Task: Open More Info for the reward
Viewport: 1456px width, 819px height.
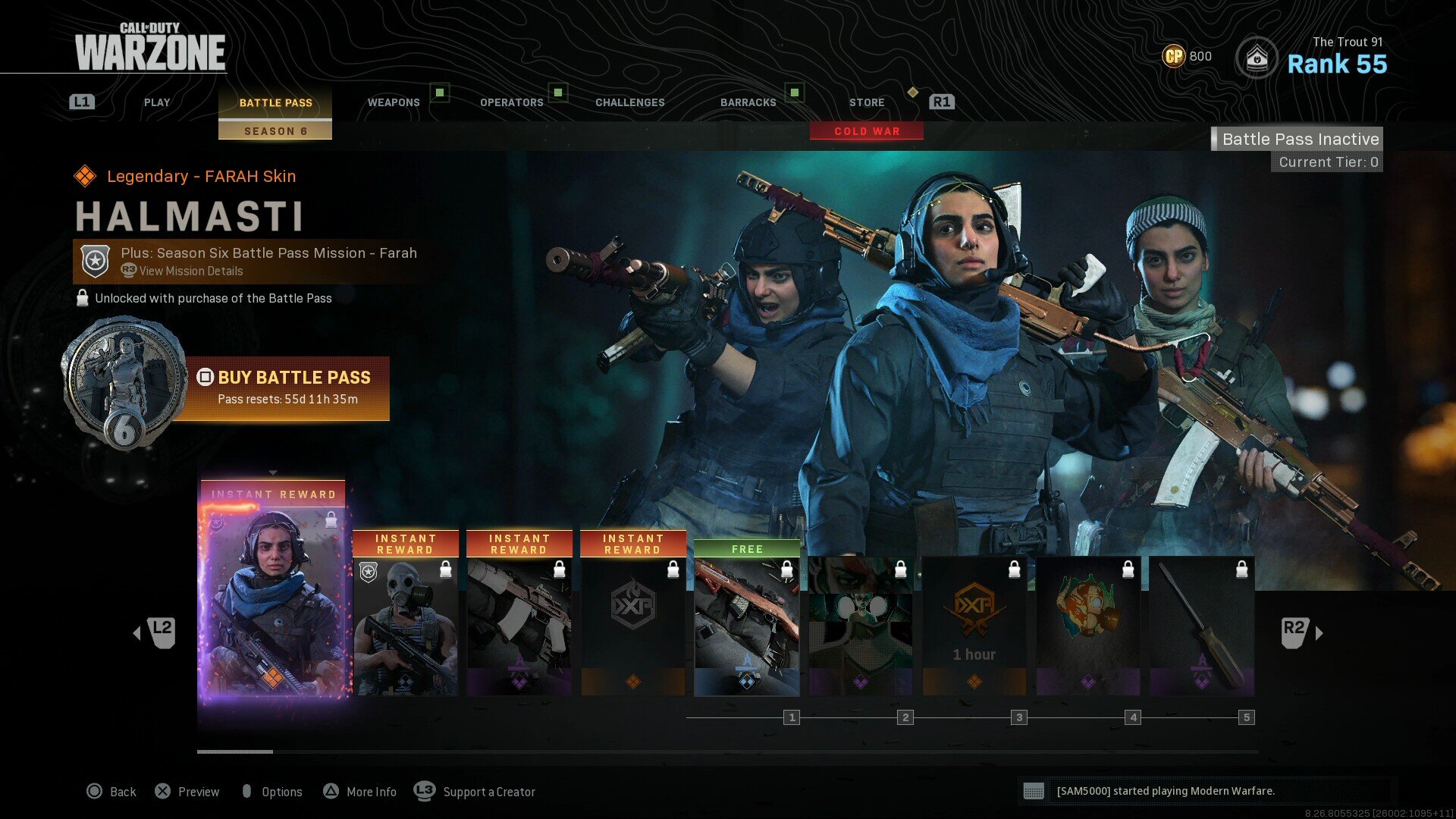Action: [360, 792]
